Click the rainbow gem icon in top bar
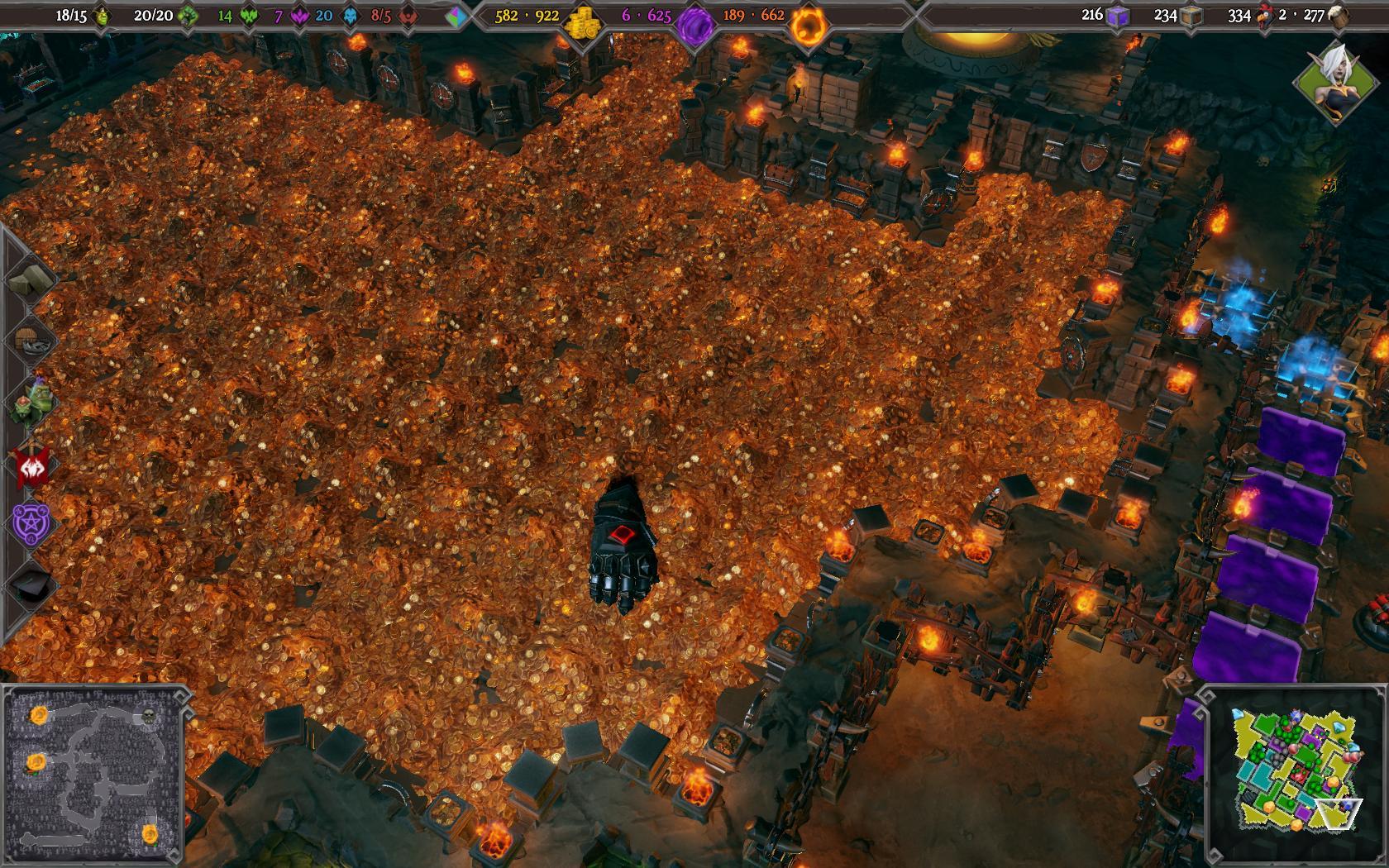Viewport: 1389px width, 868px height. click(456, 17)
